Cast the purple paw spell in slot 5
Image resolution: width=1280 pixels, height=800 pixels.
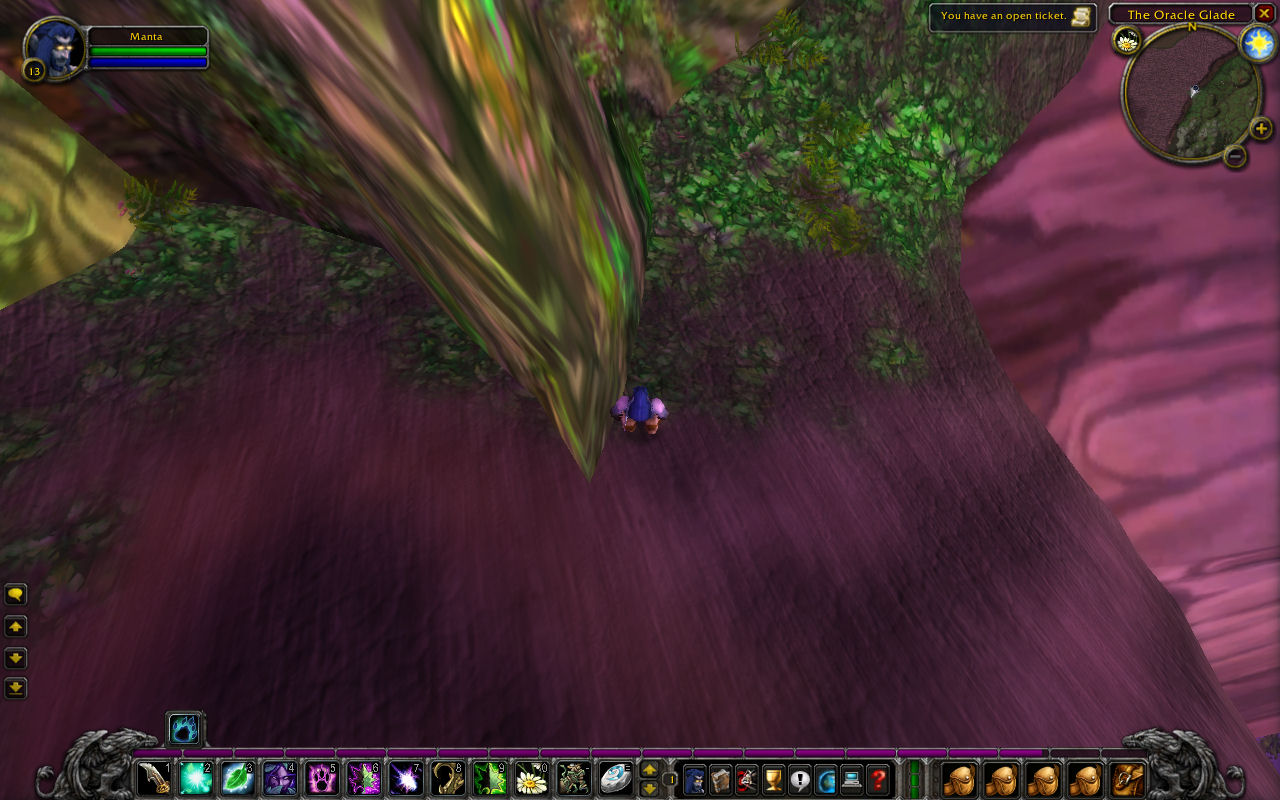tap(321, 778)
